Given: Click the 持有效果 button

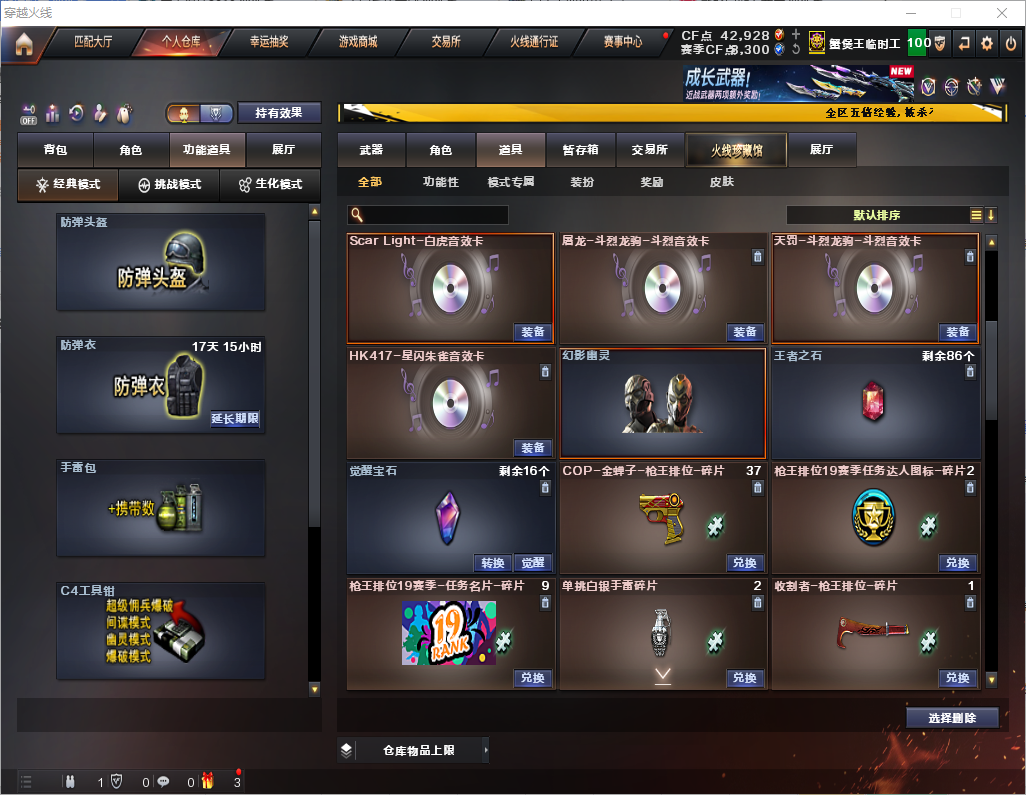Looking at the screenshot, I should [278, 113].
